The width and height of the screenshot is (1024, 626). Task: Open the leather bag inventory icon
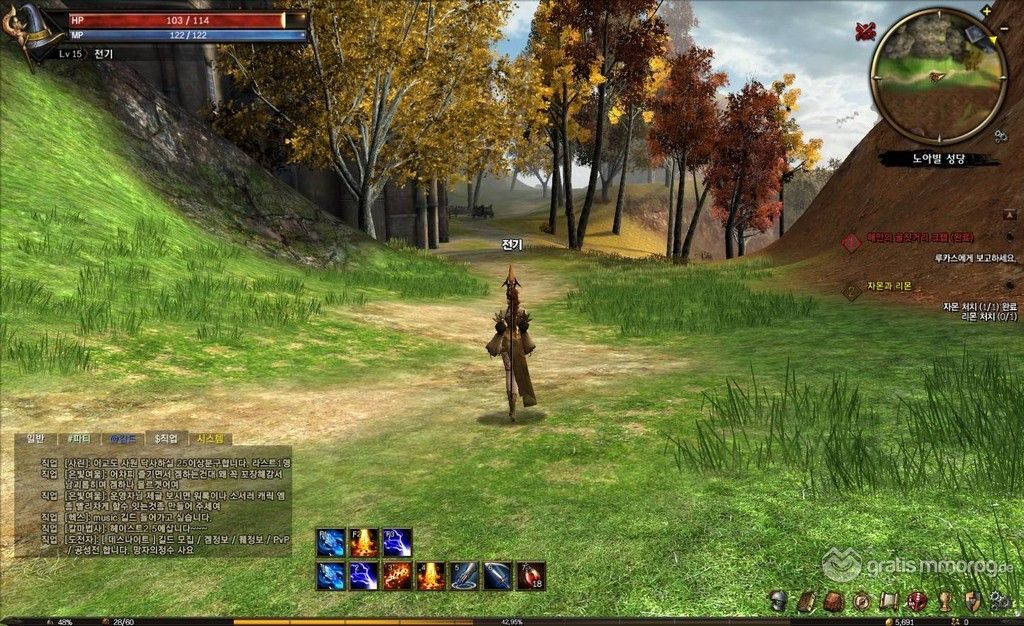(x=832, y=601)
